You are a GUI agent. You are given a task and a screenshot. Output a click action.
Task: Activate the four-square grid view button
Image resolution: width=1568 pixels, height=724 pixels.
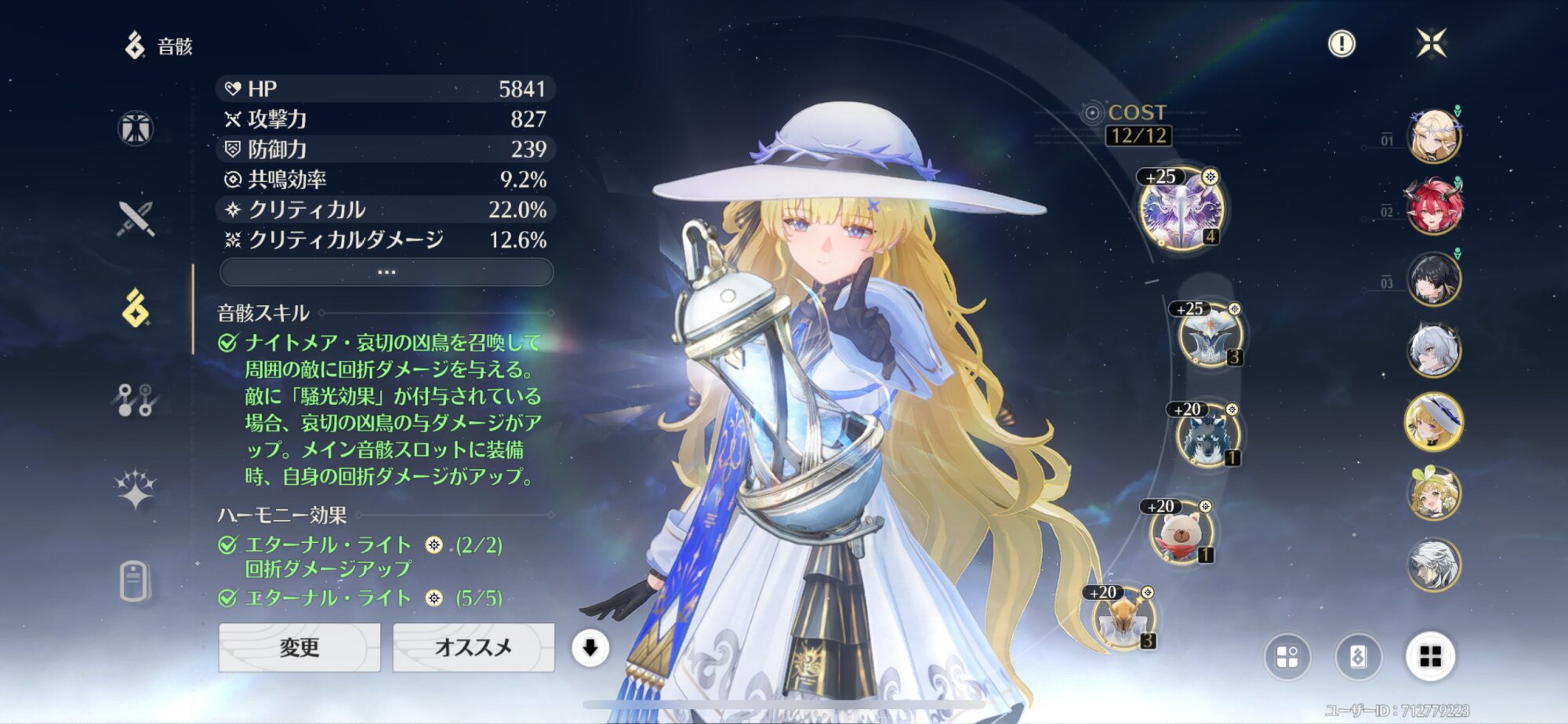click(x=1431, y=657)
